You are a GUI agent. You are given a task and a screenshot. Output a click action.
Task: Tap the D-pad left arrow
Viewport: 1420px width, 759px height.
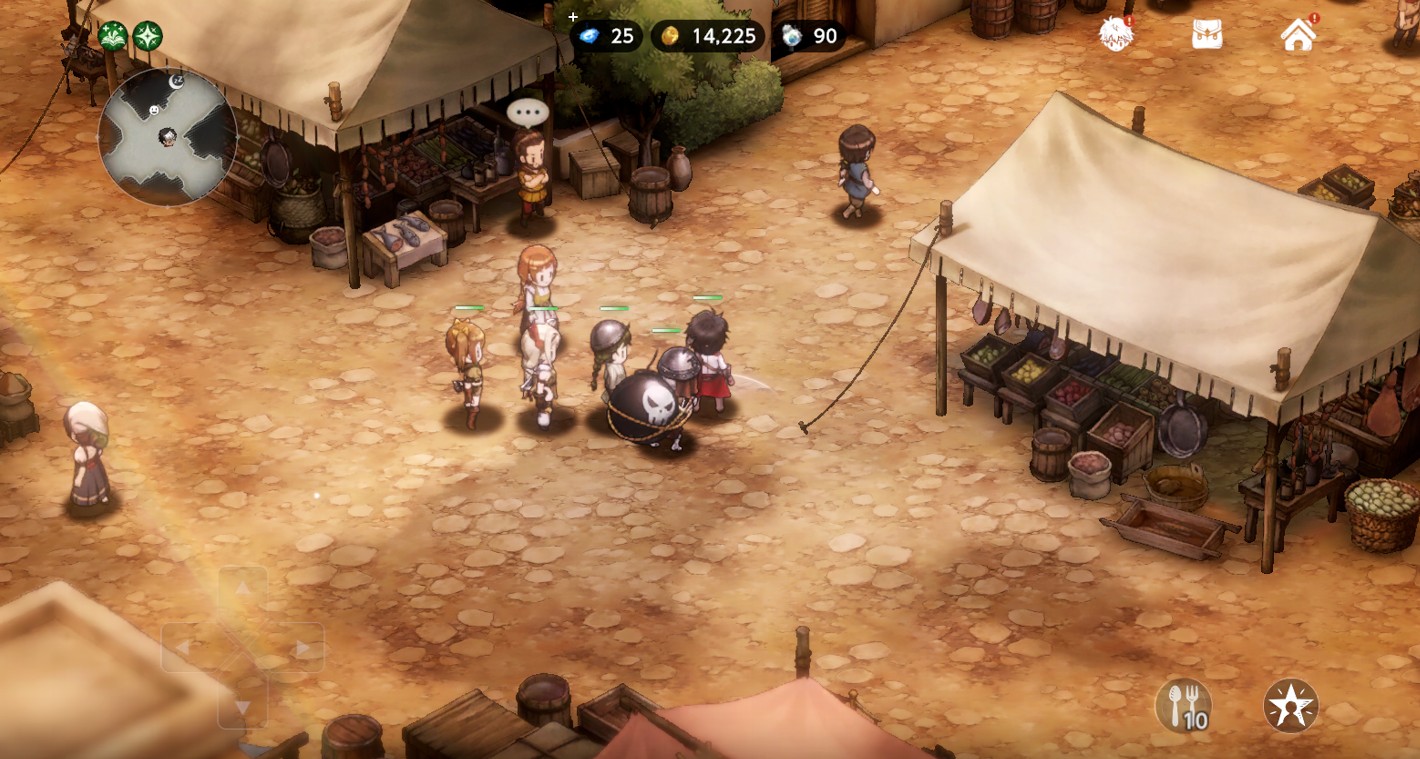184,648
